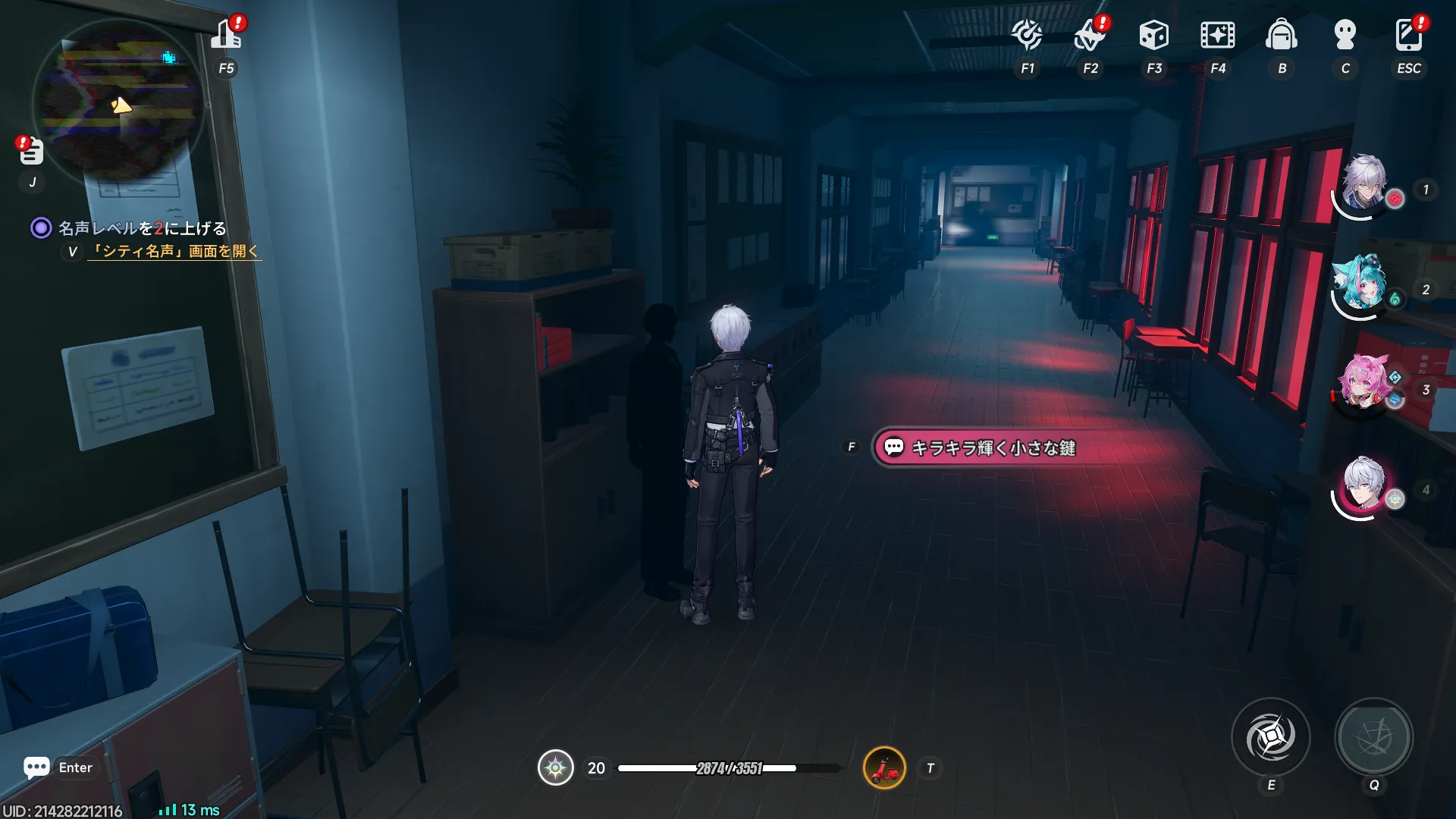The image size is (1456, 819).
Task: Activate the E skill swirl button
Action: [1270, 737]
